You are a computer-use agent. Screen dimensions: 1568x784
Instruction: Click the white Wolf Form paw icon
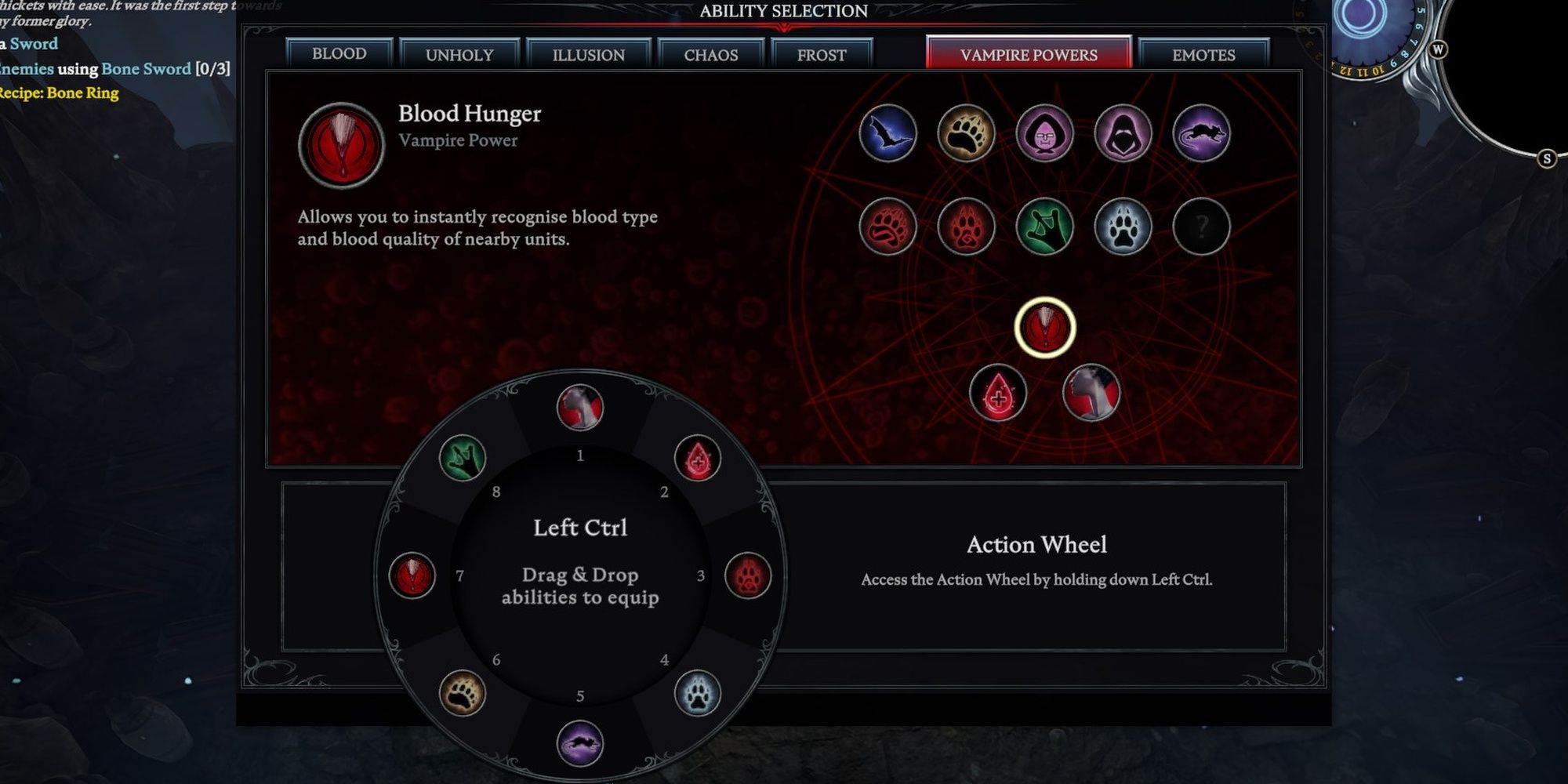pyautogui.click(x=1123, y=227)
